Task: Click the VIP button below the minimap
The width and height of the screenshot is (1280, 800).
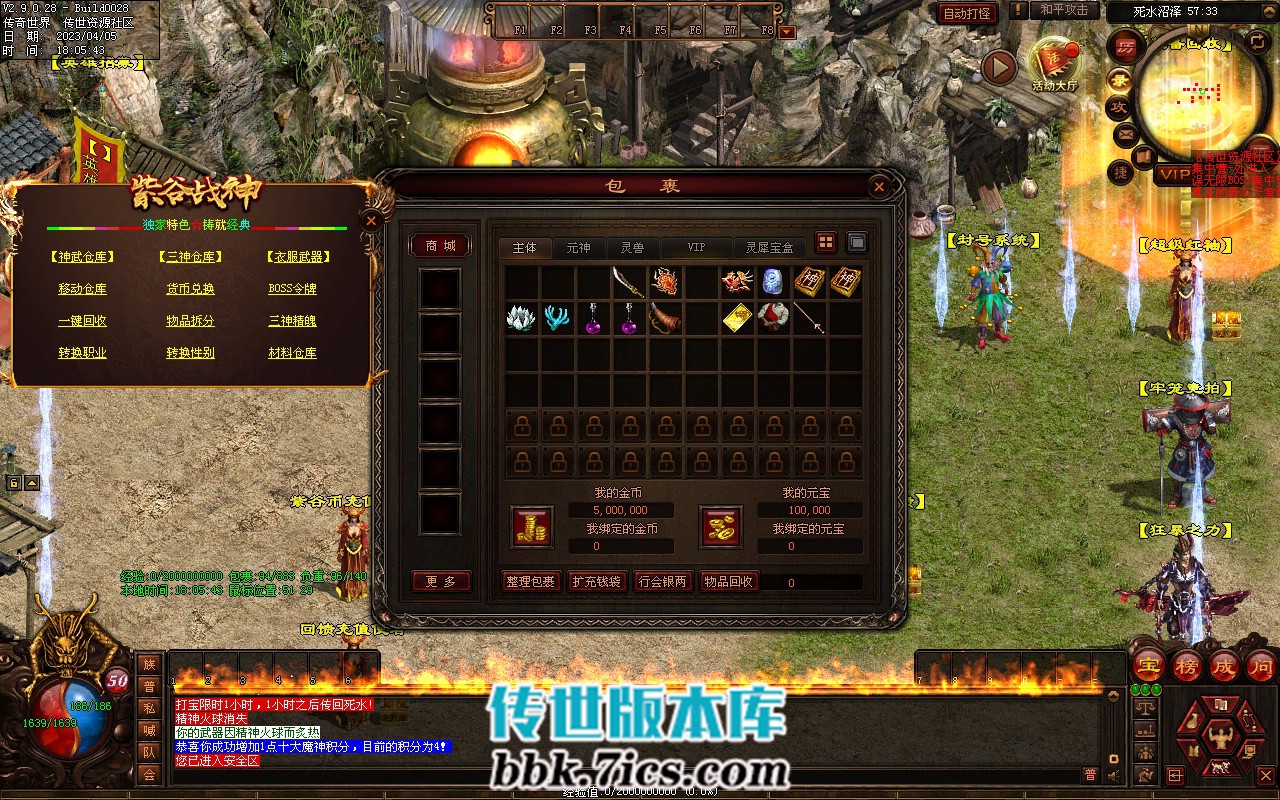Action: tap(1174, 174)
